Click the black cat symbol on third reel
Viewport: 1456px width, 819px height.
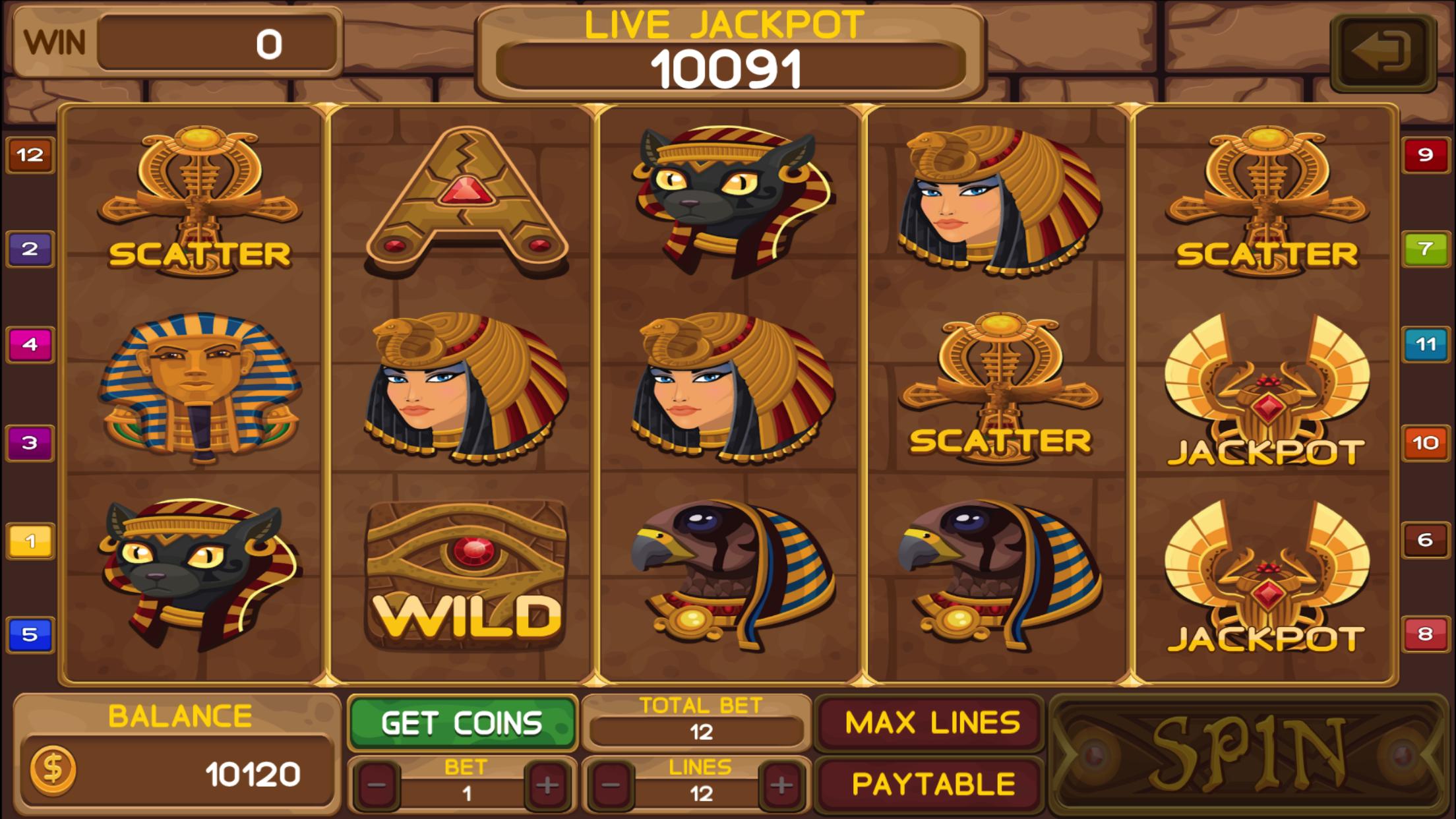(725, 191)
